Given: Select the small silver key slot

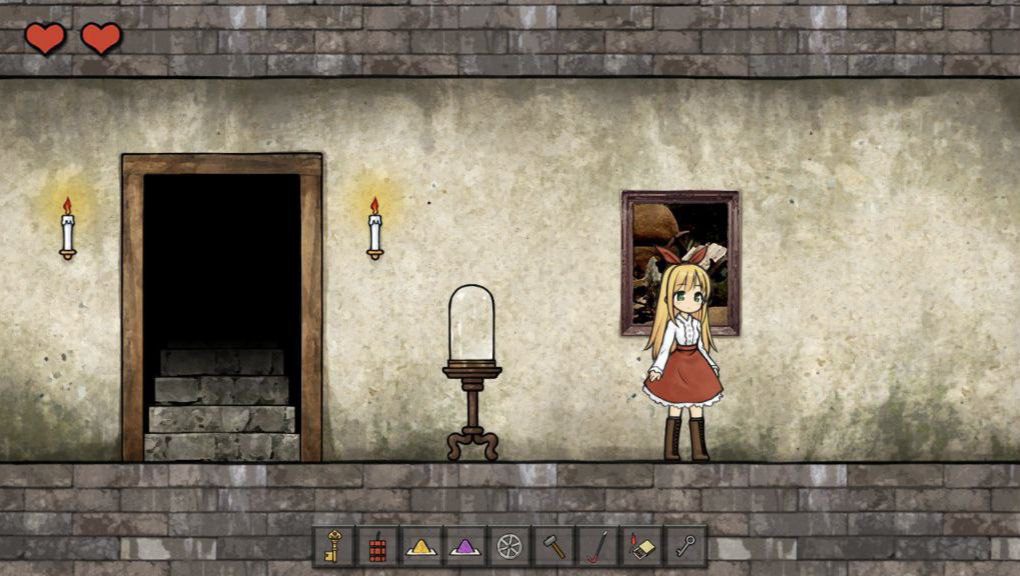Looking at the screenshot, I should click(x=685, y=546).
